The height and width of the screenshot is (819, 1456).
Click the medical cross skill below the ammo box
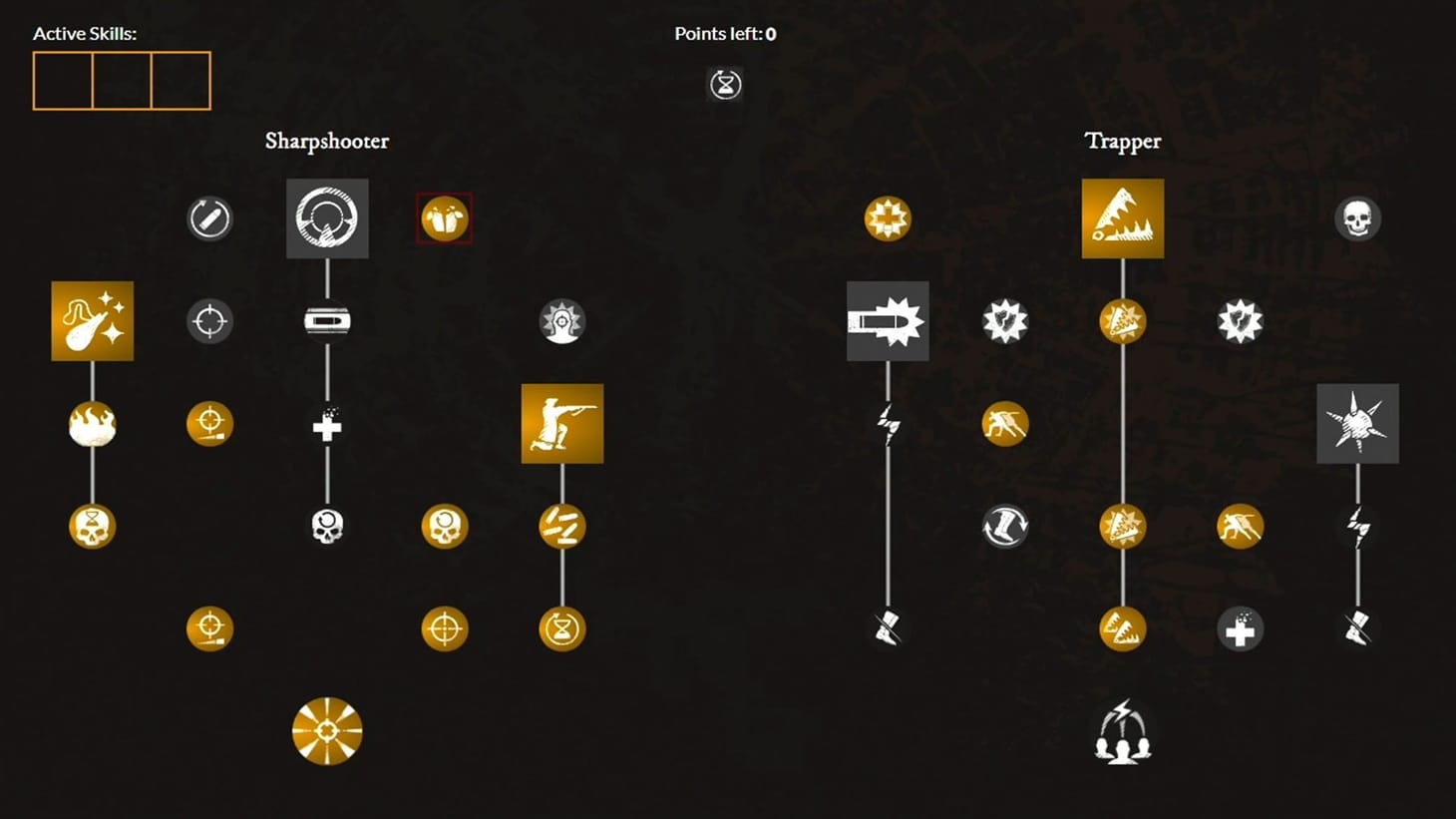pyautogui.click(x=326, y=425)
